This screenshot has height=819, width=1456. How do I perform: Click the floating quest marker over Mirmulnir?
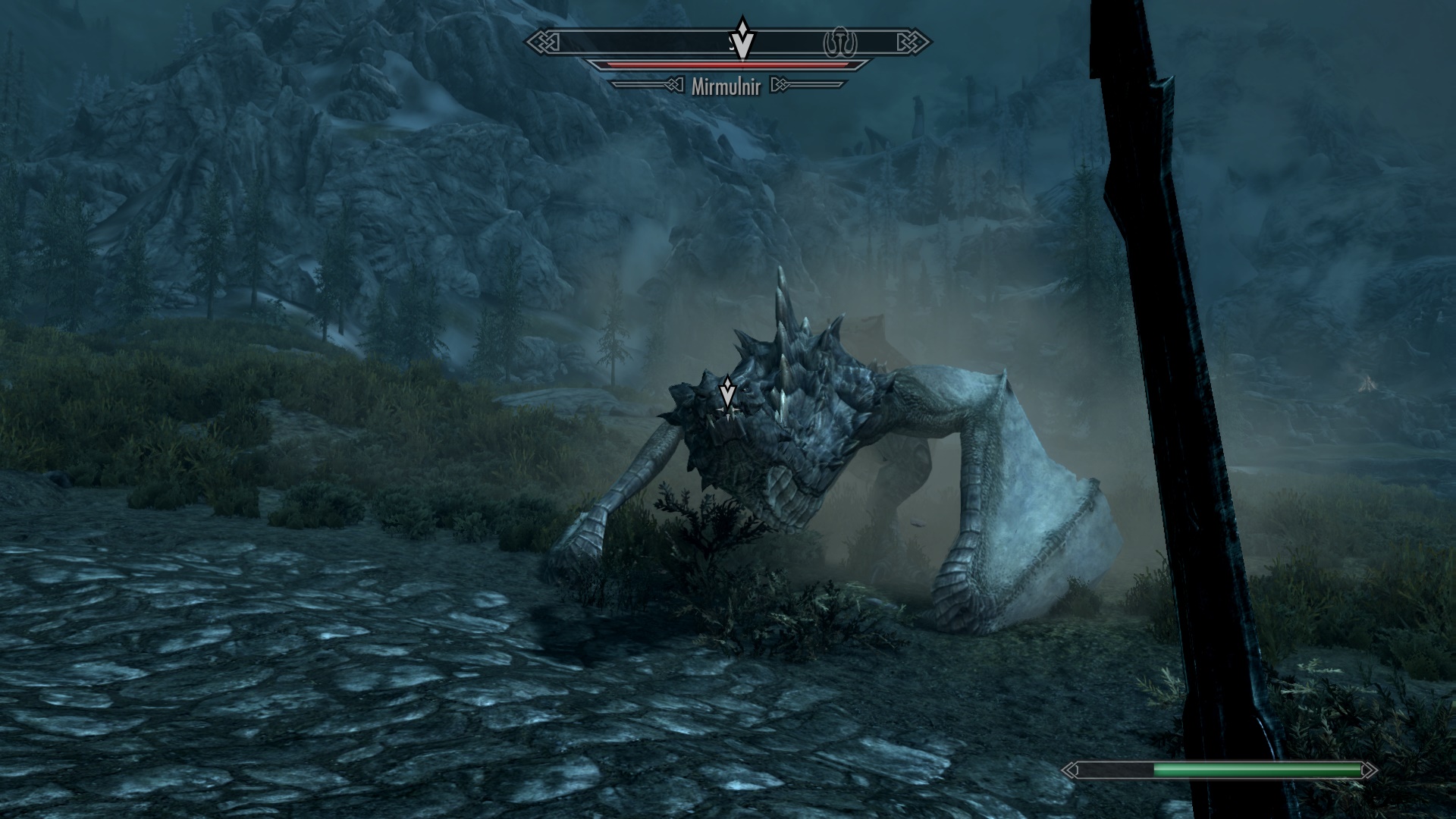pos(728,394)
